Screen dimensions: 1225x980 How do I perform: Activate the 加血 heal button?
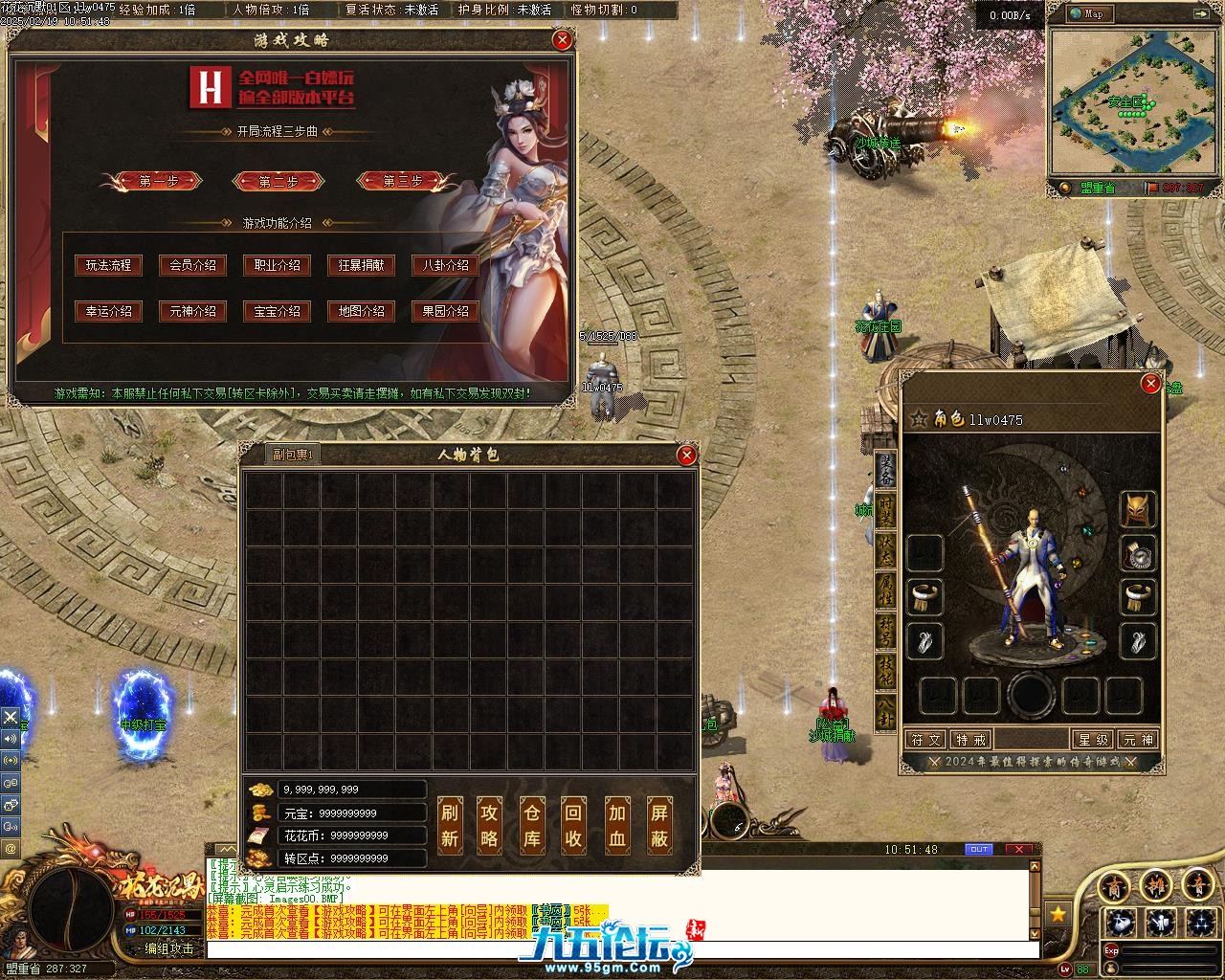(616, 825)
